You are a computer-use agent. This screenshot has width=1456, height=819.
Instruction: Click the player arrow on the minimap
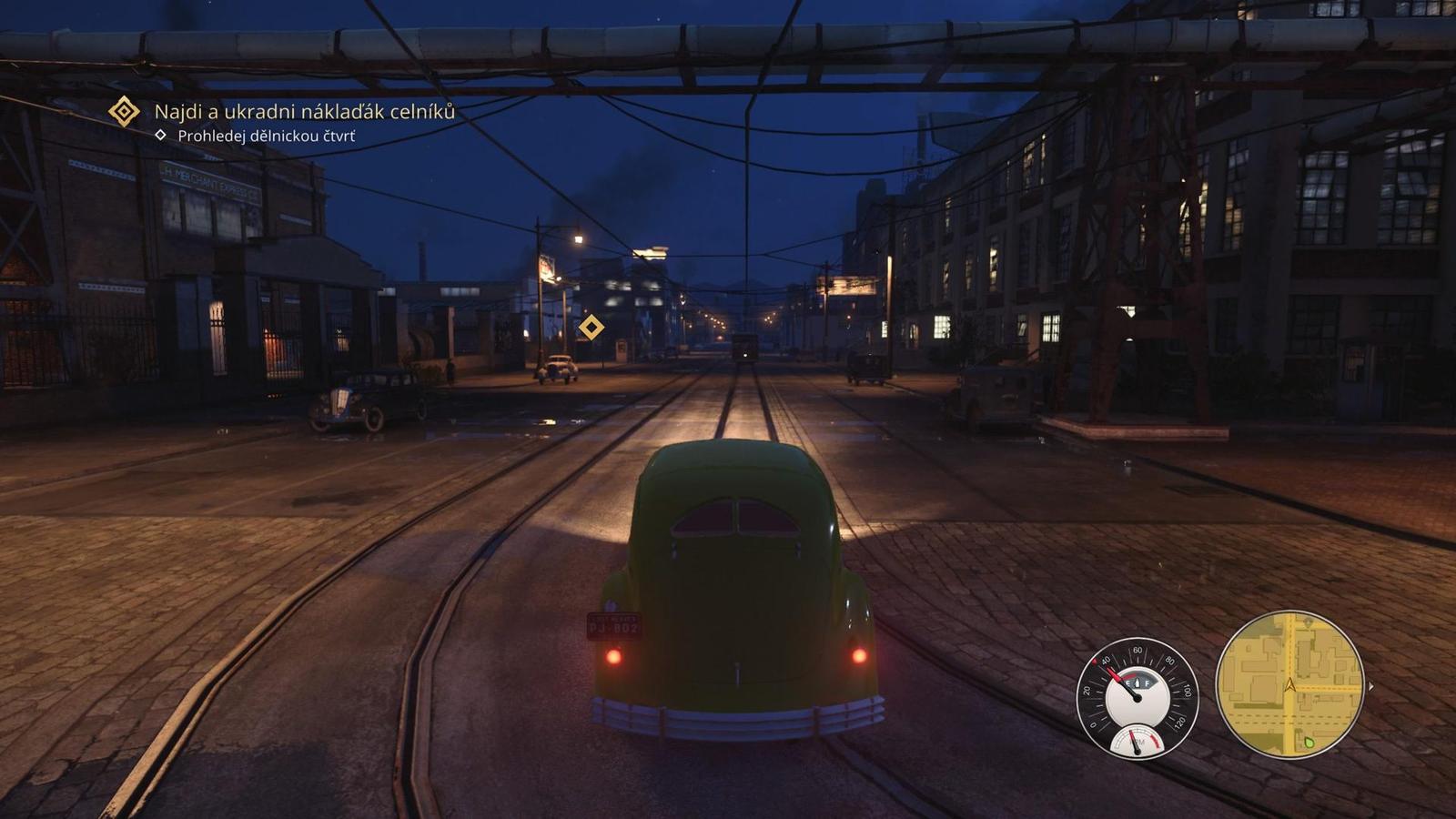(x=1289, y=684)
